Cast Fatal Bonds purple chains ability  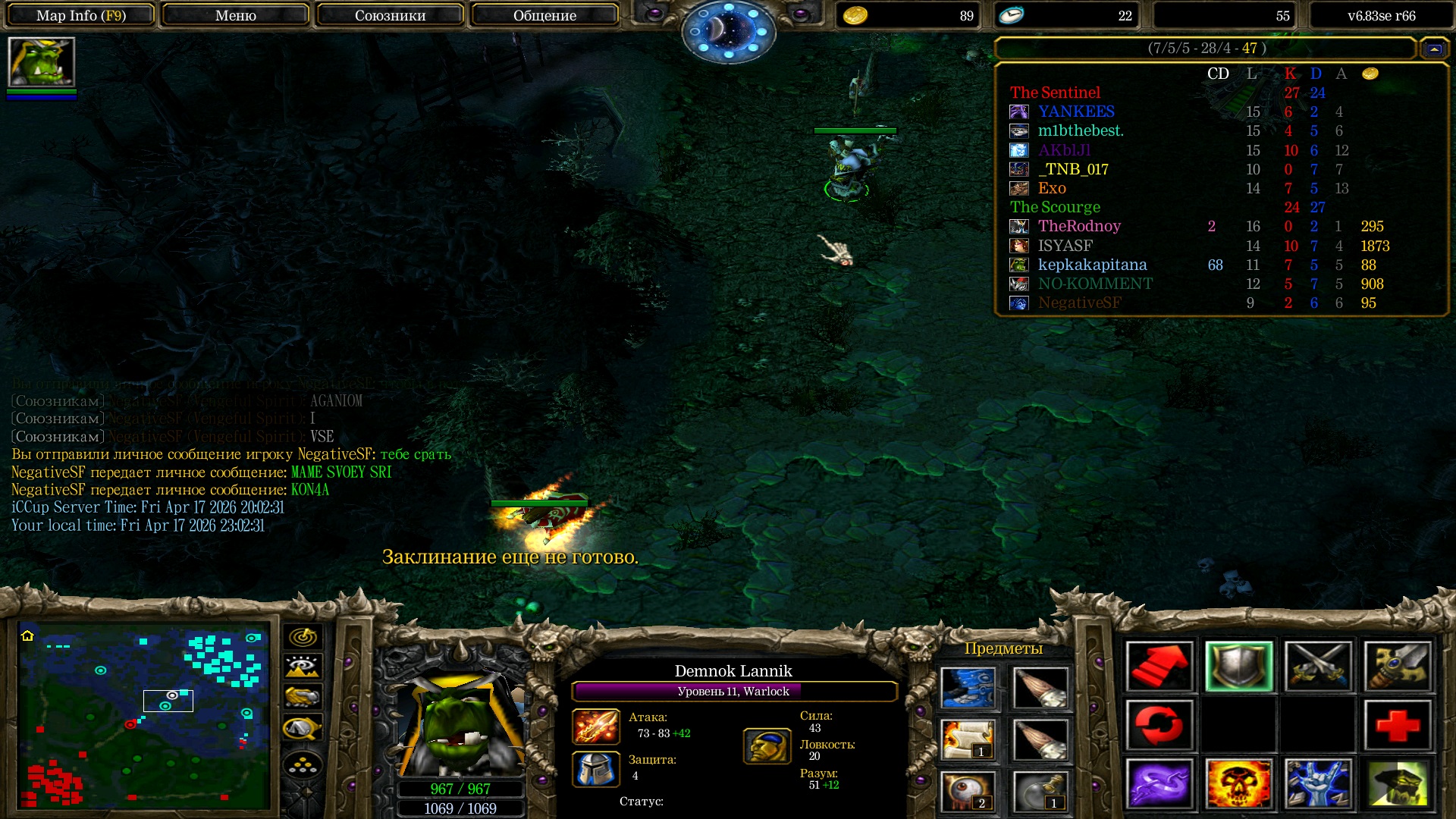(1159, 784)
